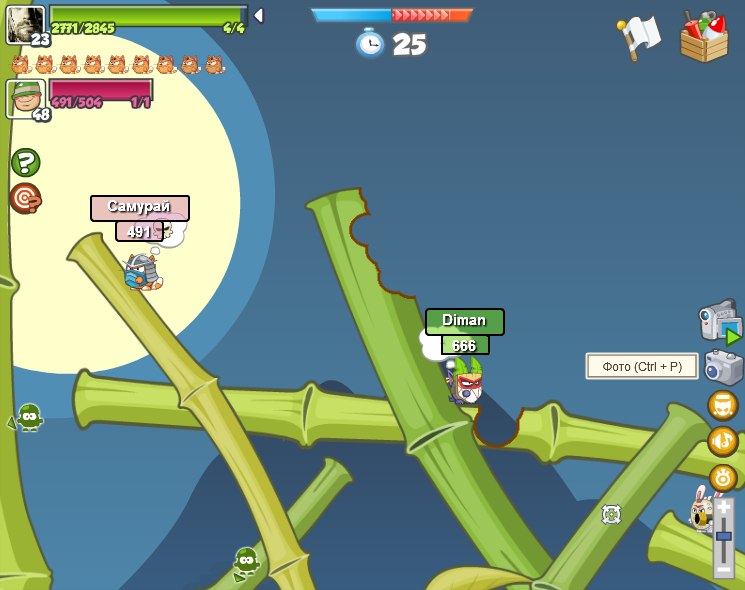Open help with the green question mark

(x=25, y=162)
